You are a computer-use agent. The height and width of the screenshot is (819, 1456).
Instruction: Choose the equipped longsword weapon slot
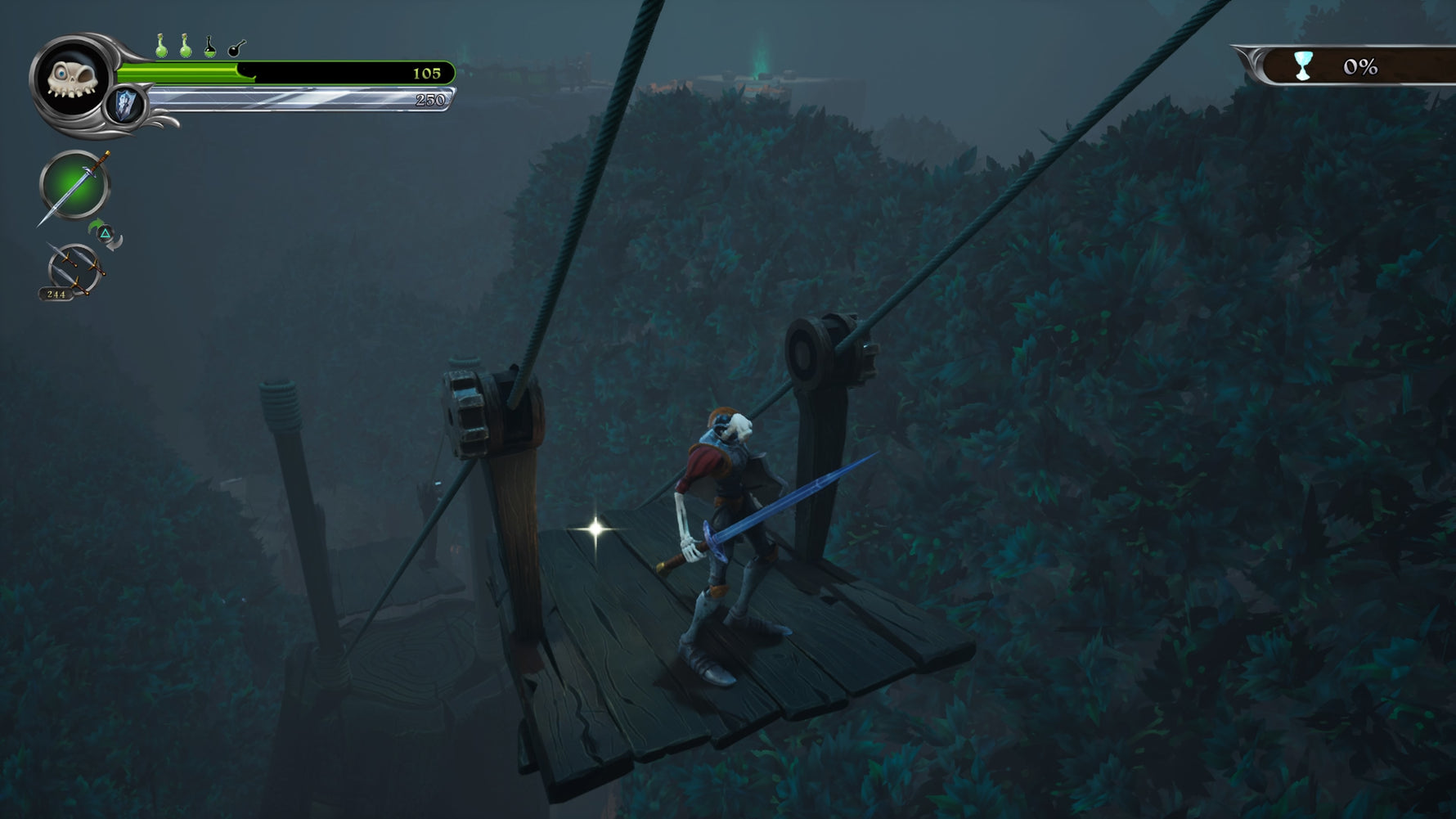point(74,186)
